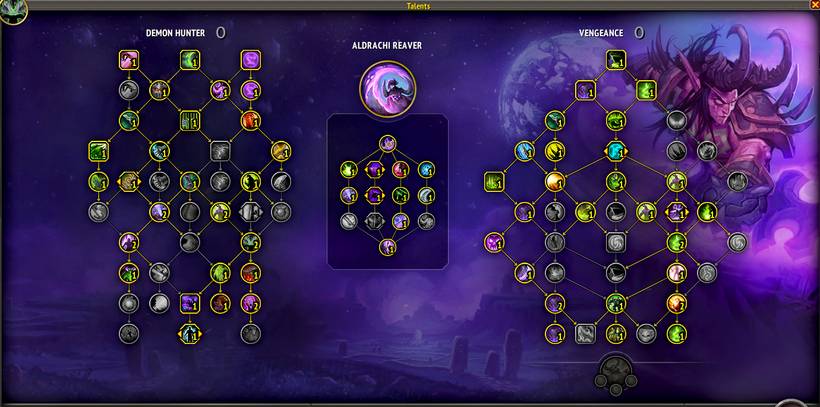Click the purple square talent below Vengeance's top node
Image resolution: width=820 pixels, height=407 pixels.
[587, 92]
